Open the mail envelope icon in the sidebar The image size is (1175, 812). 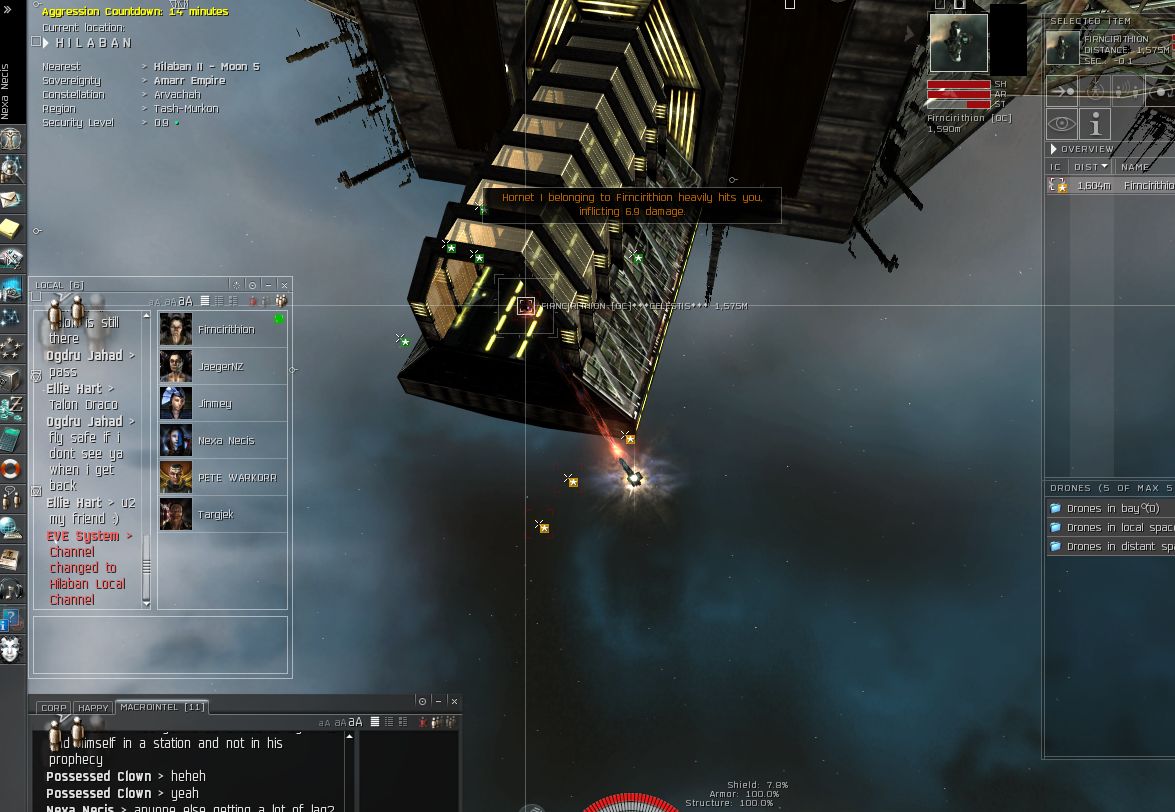tap(11, 199)
